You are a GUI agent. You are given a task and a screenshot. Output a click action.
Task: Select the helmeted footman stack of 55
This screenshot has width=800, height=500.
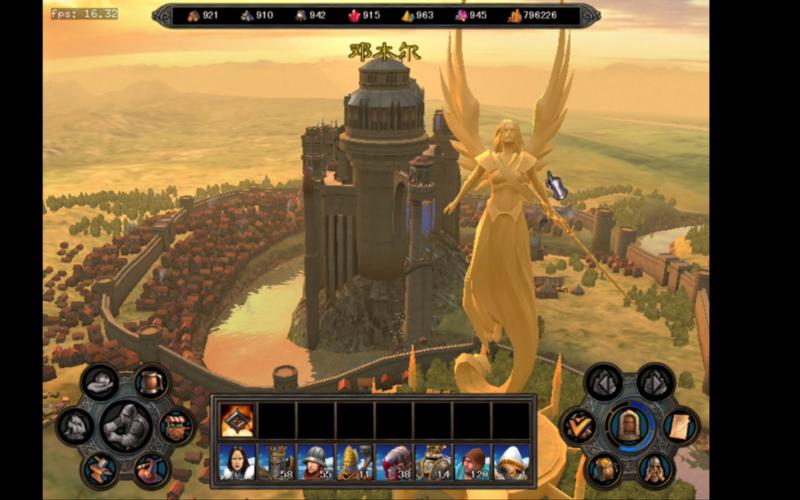(315, 461)
